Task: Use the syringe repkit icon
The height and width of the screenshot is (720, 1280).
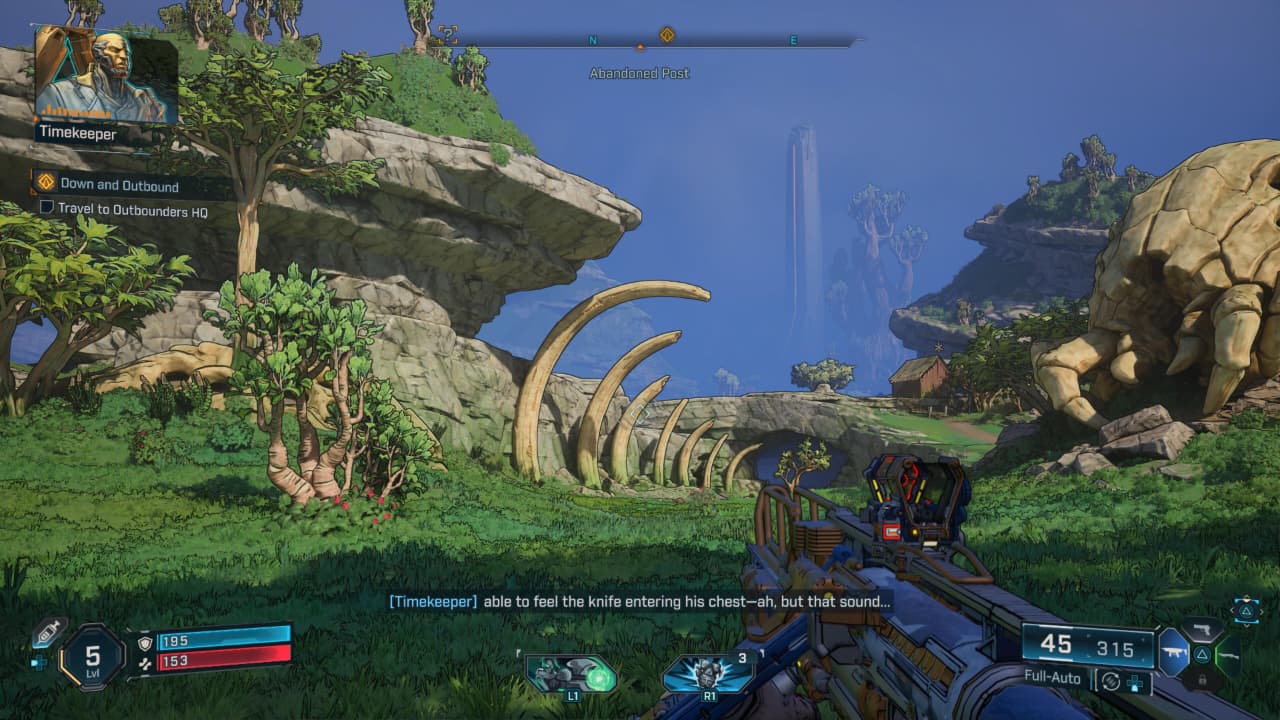Action: point(49,632)
